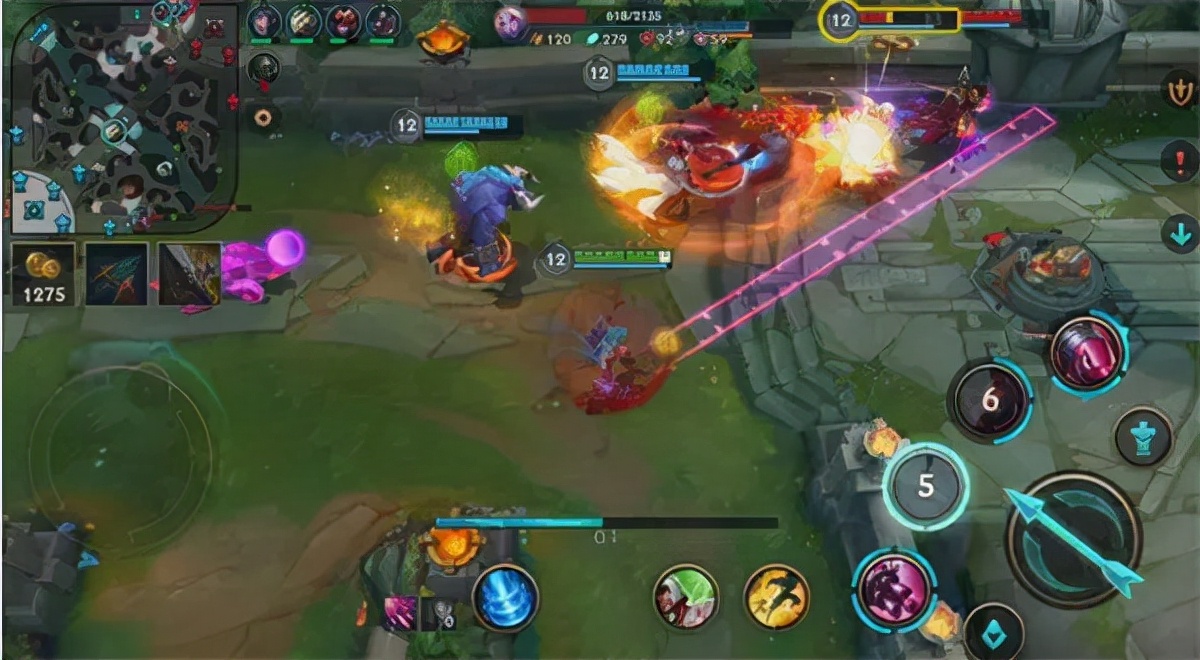Send the red exclamation danger ping
1200x660 pixels.
(1180, 160)
